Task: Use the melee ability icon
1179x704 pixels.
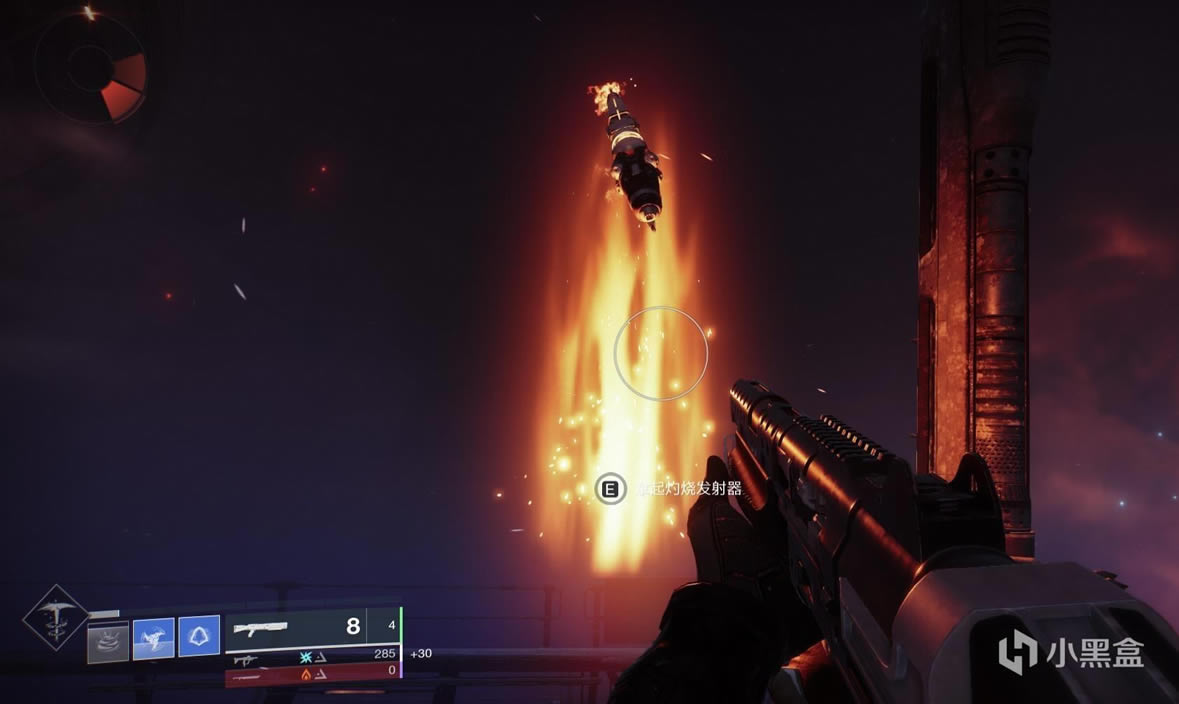Action: click(x=153, y=637)
